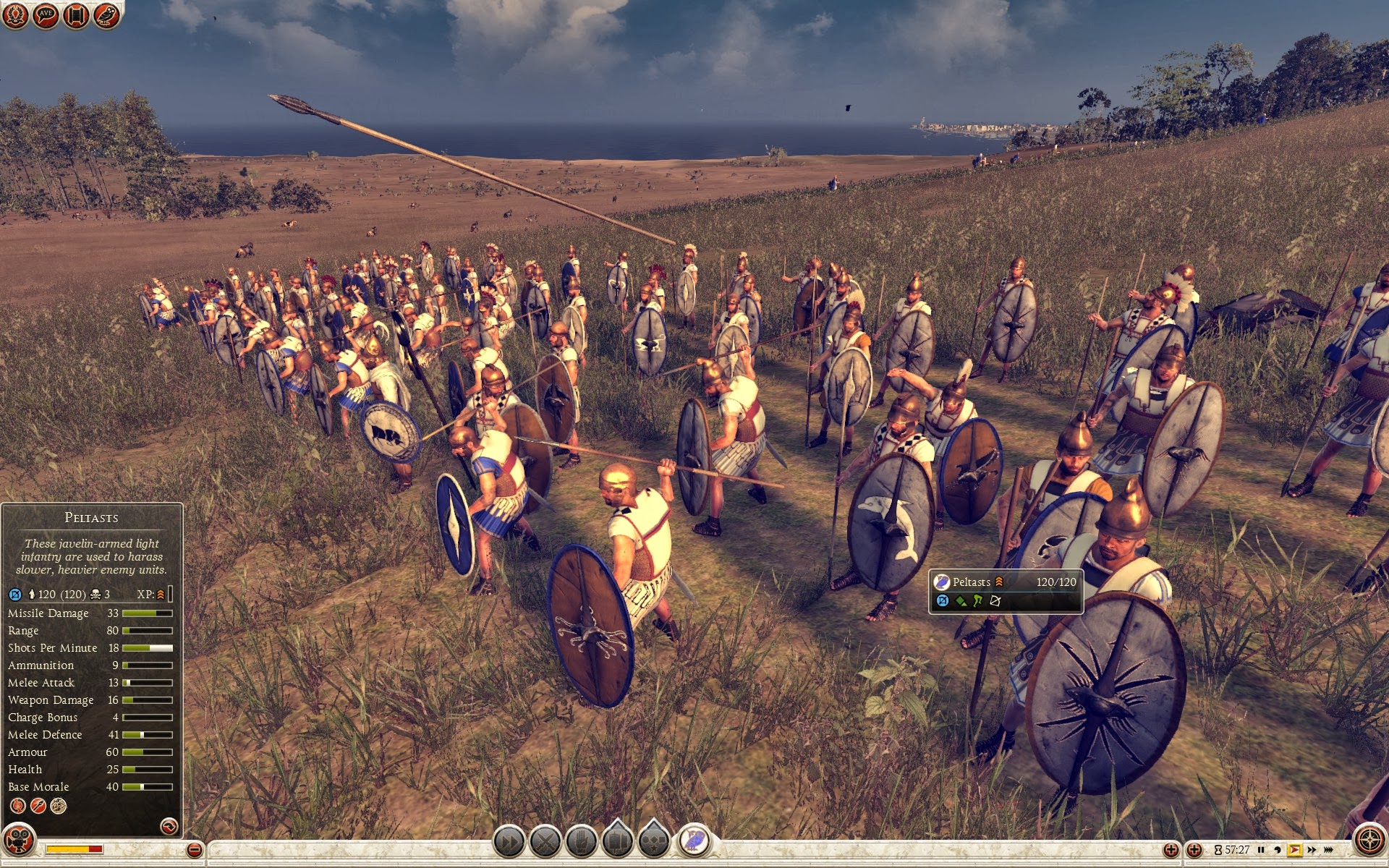Open the AVE speech bubble chat

[46, 15]
